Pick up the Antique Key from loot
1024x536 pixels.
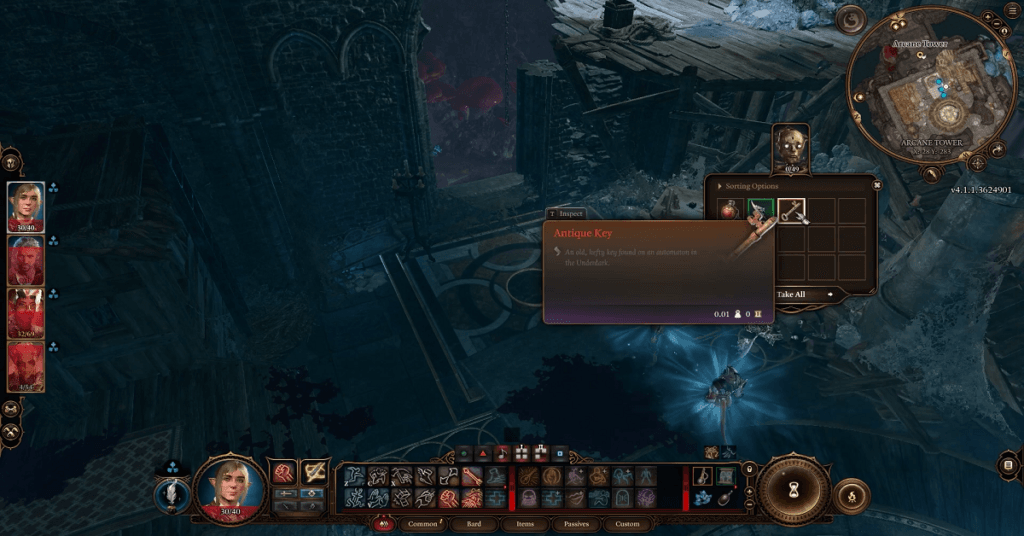(x=792, y=211)
